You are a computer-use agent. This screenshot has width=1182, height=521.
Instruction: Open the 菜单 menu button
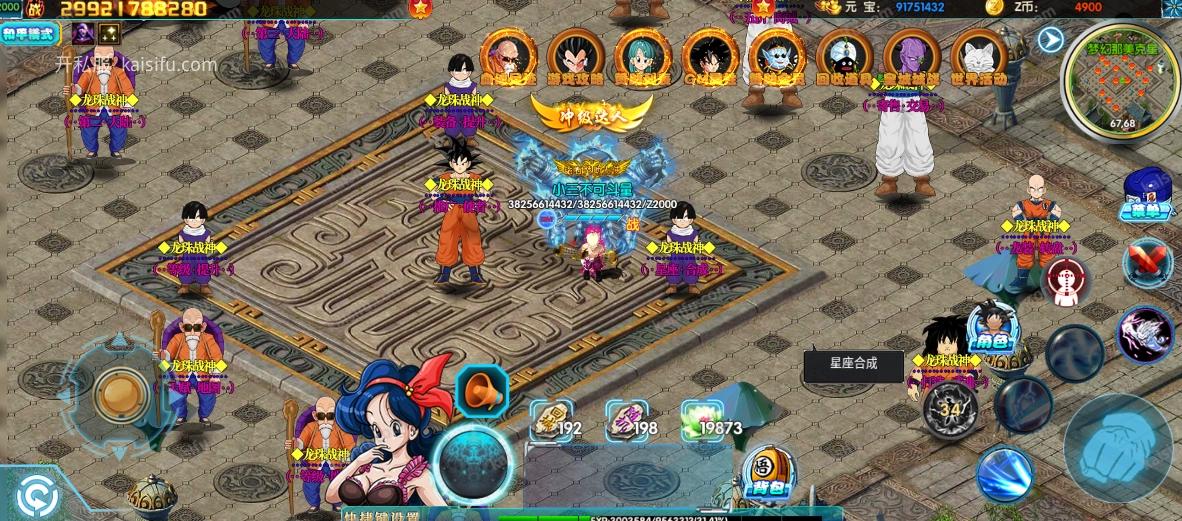[1145, 194]
